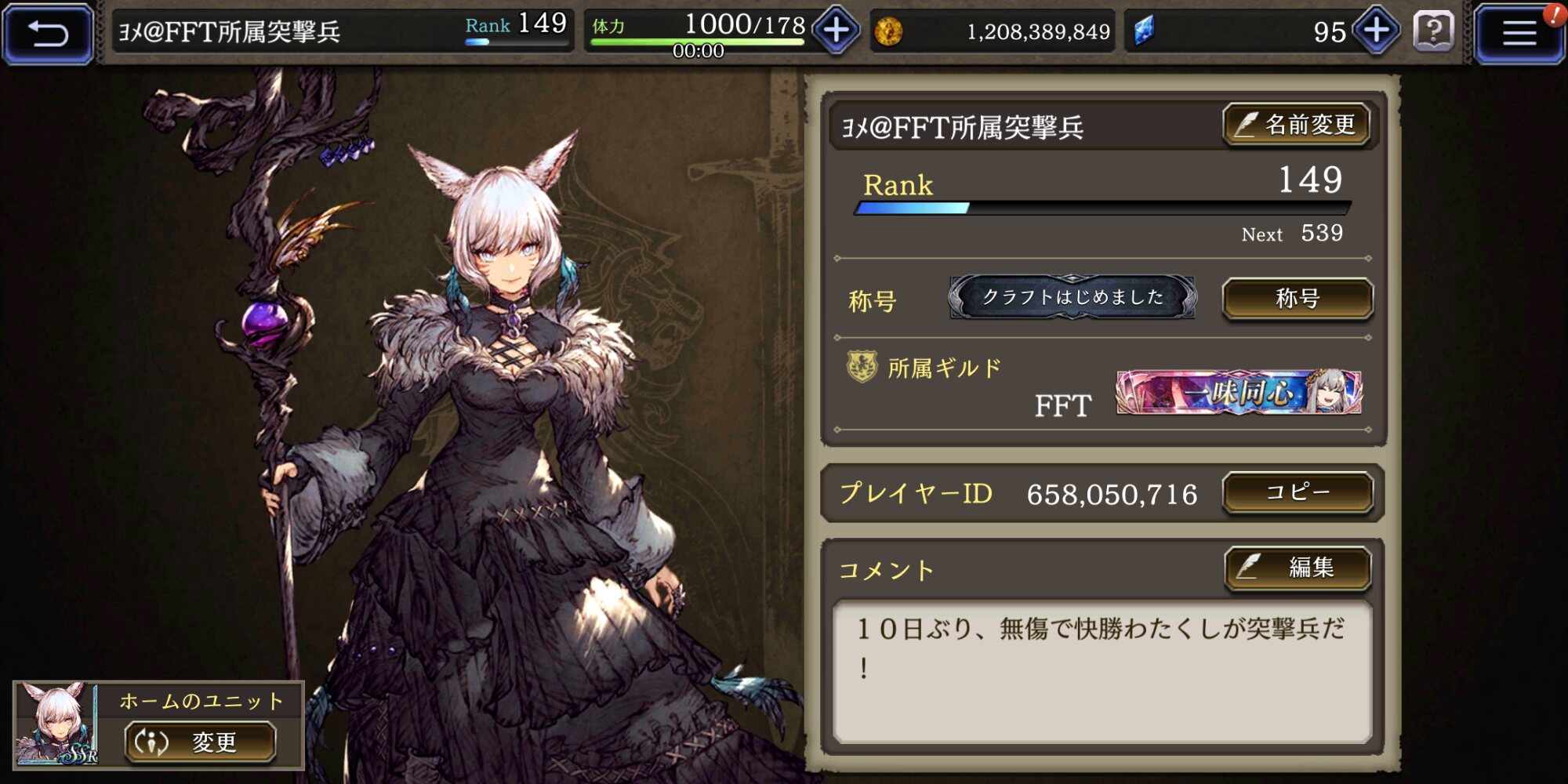Copy the player ID with コピー

(1298, 492)
